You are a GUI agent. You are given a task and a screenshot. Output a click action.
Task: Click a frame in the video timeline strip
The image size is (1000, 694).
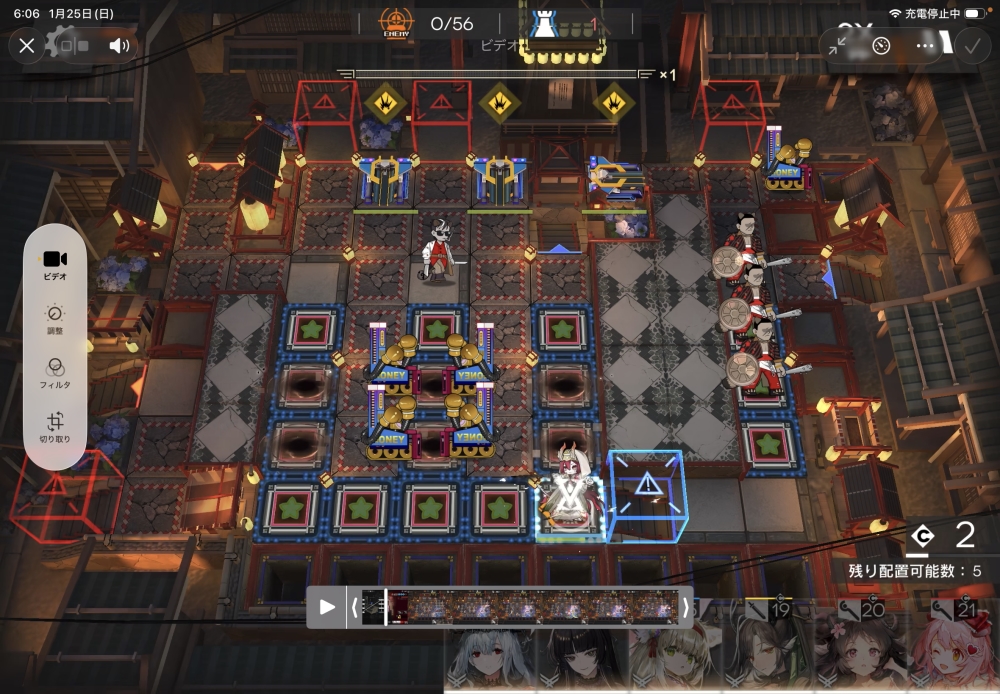click(520, 607)
